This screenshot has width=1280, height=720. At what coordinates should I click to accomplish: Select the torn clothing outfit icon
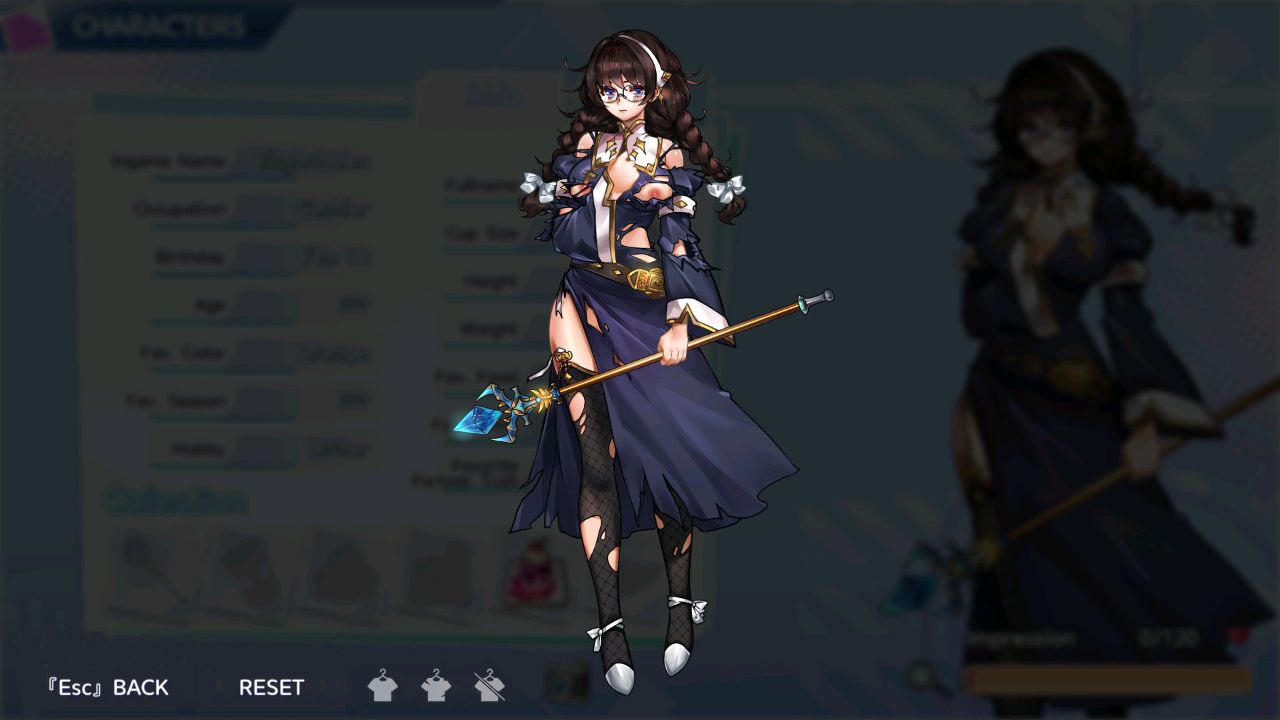437,687
